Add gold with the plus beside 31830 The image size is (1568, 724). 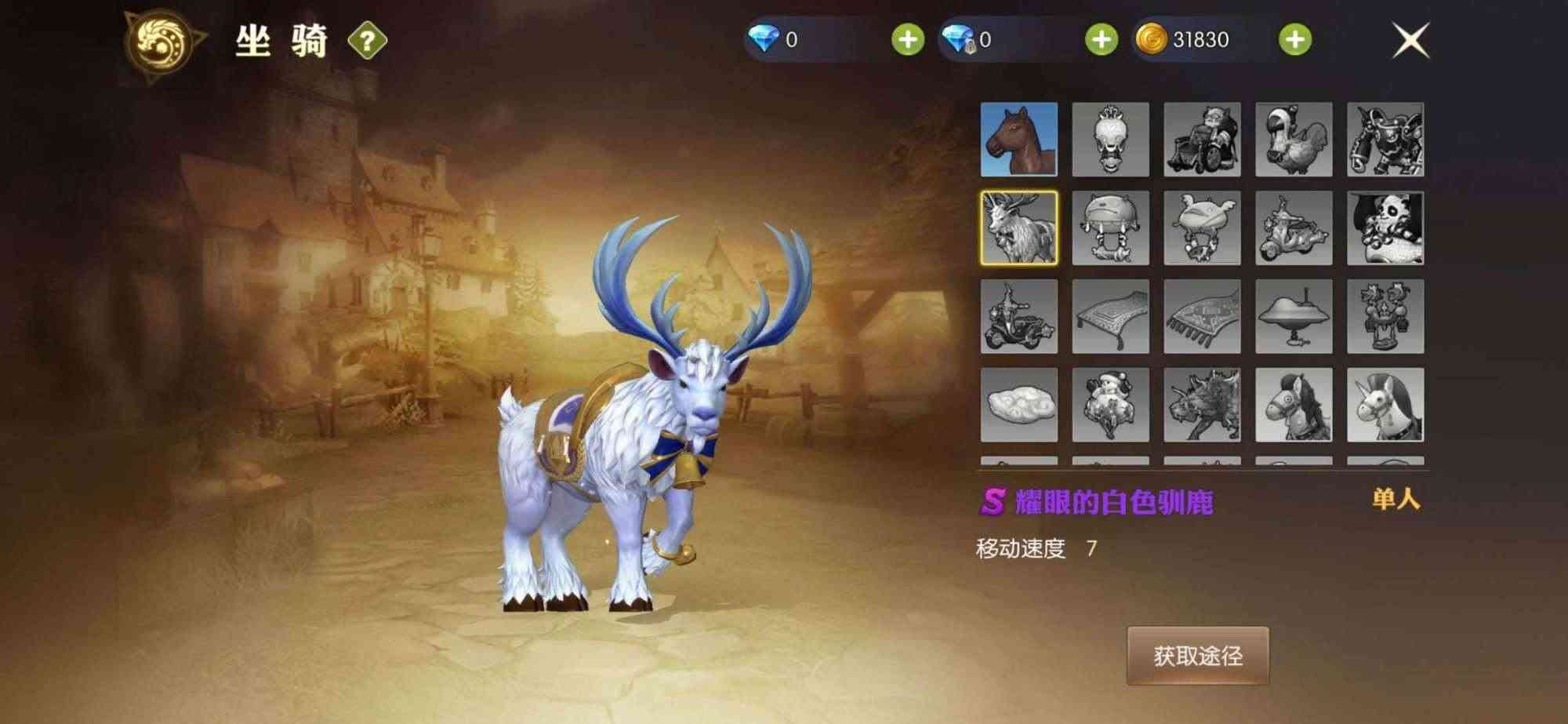pos(1298,37)
